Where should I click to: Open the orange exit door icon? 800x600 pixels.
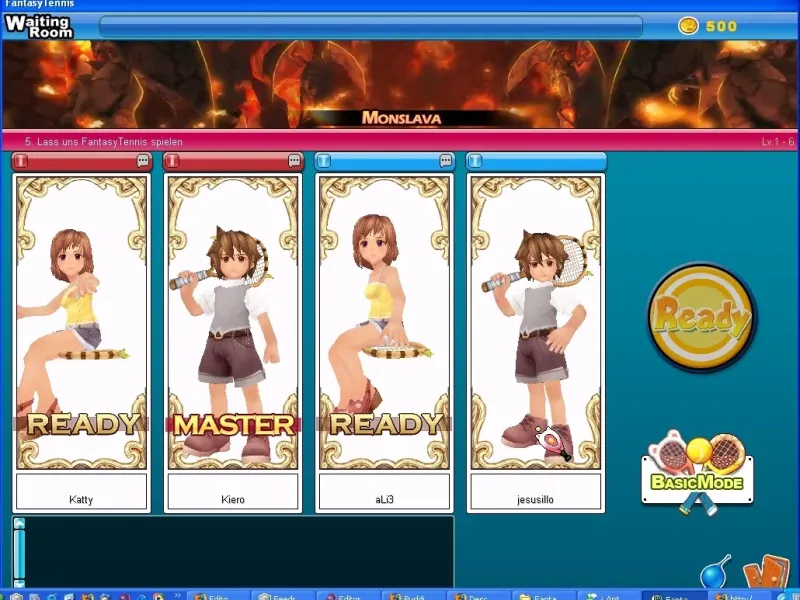[767, 573]
